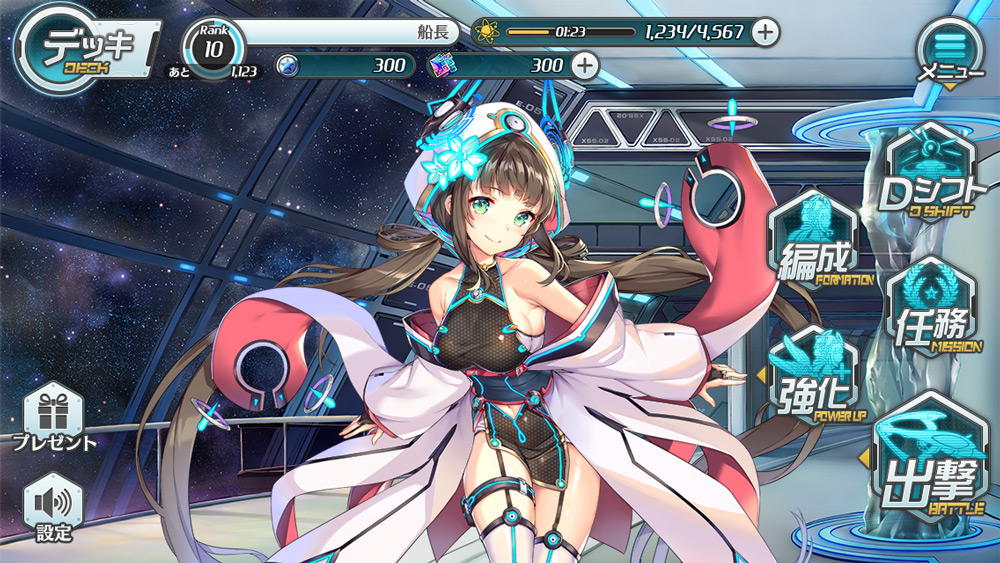Add energy with the top plus button
The image size is (1000, 563).
tap(765, 32)
